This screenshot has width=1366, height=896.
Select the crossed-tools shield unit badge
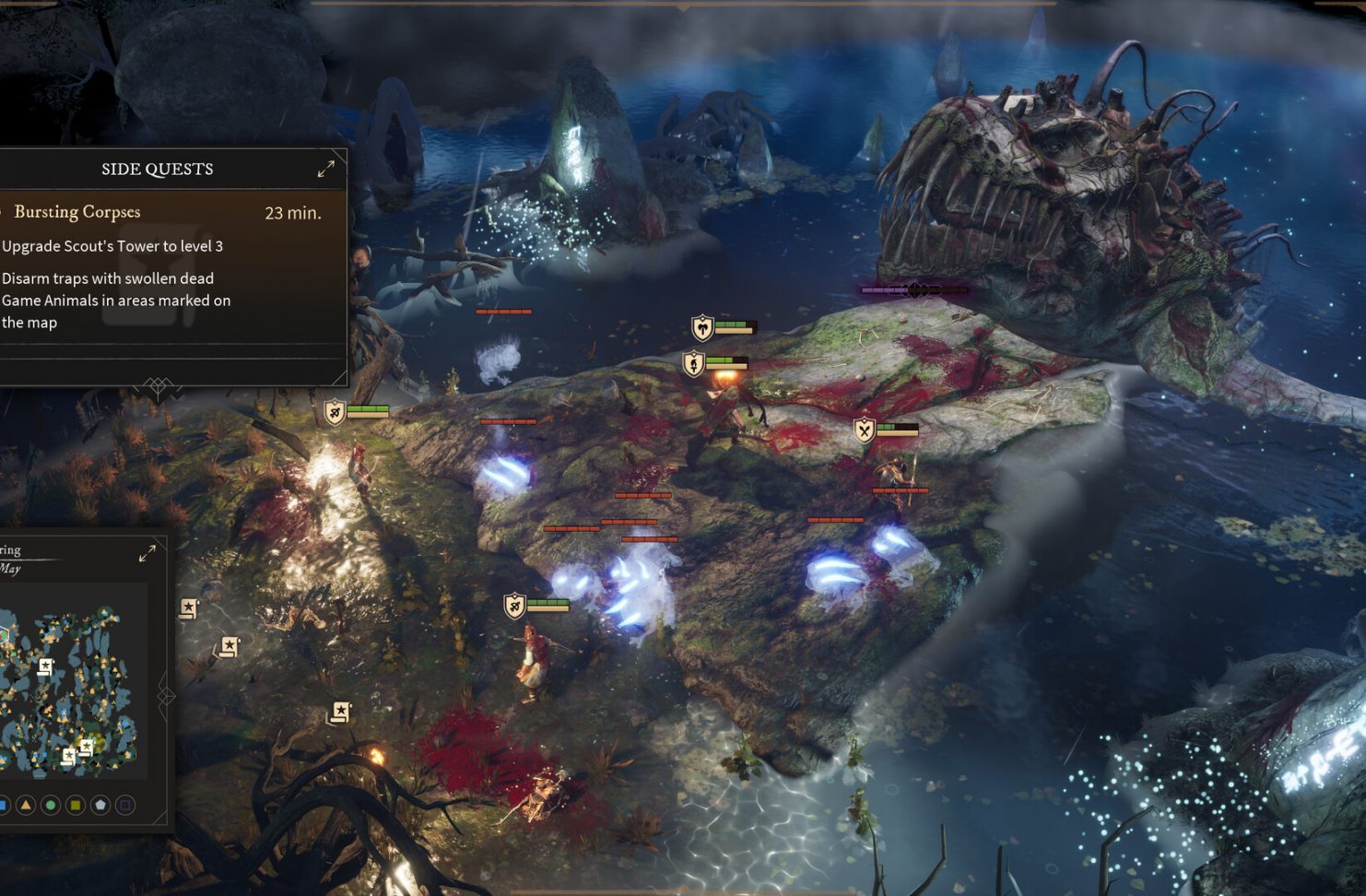coord(864,430)
